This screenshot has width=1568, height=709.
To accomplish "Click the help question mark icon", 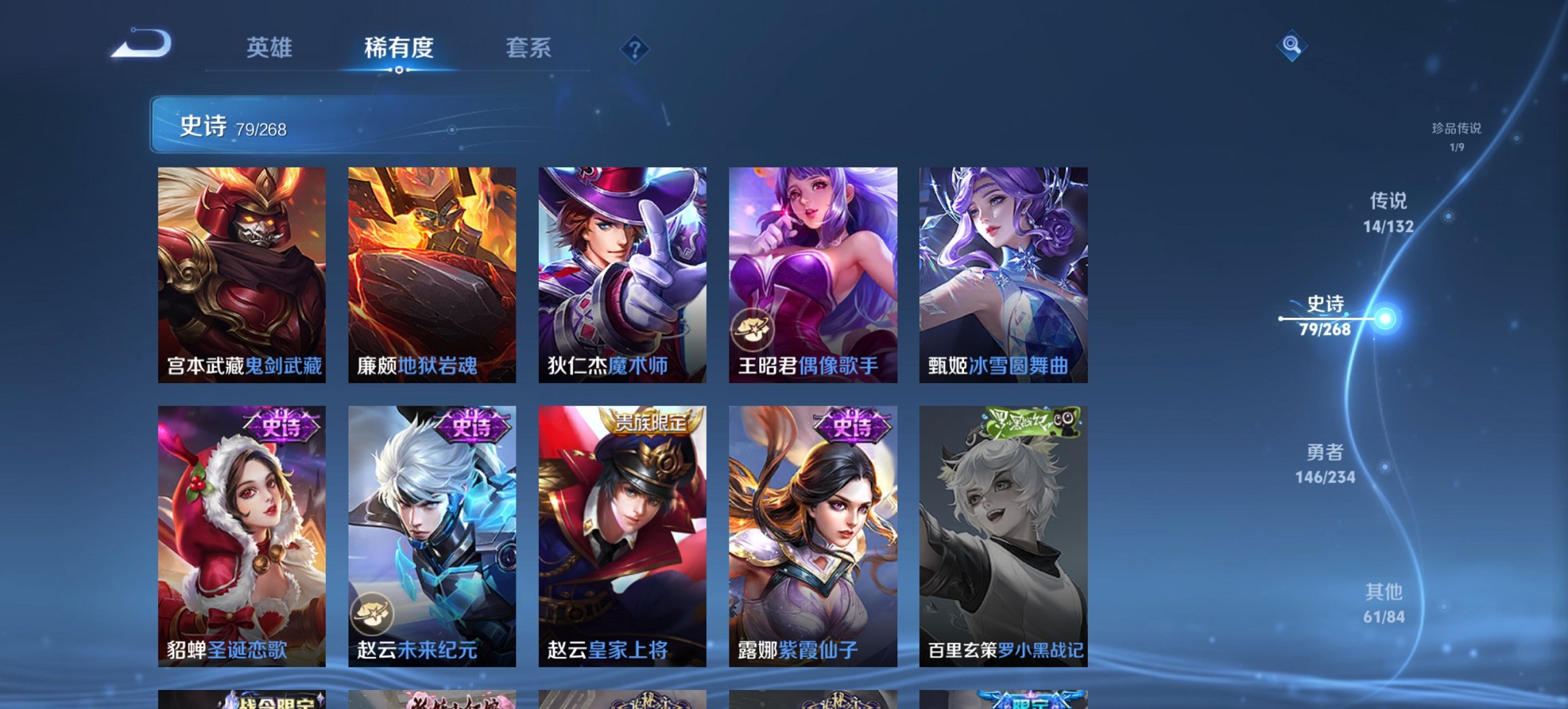I will point(635,48).
